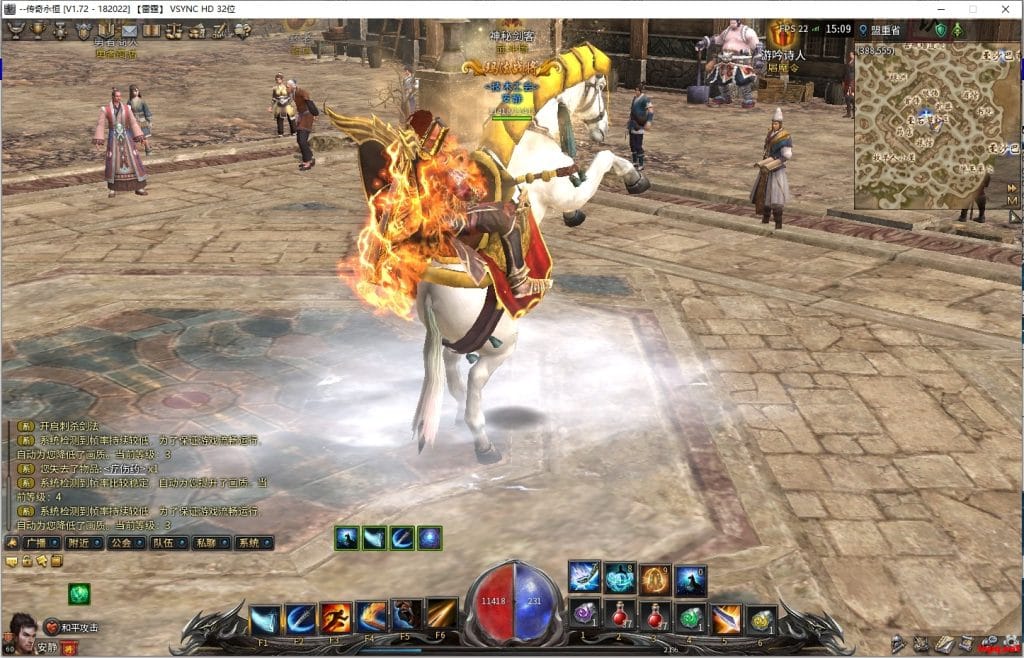Click the player portrait of 安静
1024x658 pixels.
coord(21,632)
